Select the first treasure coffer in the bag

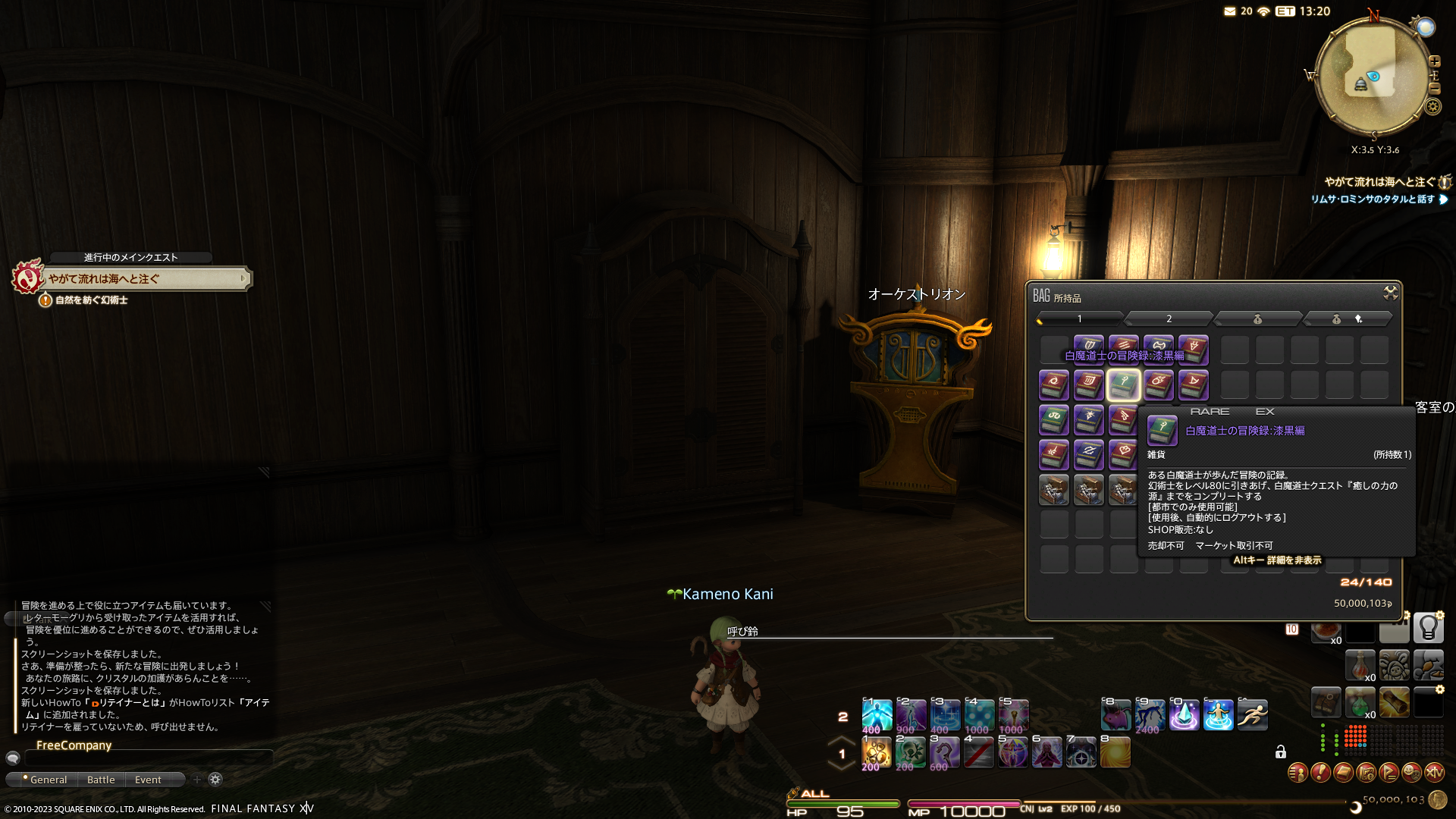click(1053, 490)
